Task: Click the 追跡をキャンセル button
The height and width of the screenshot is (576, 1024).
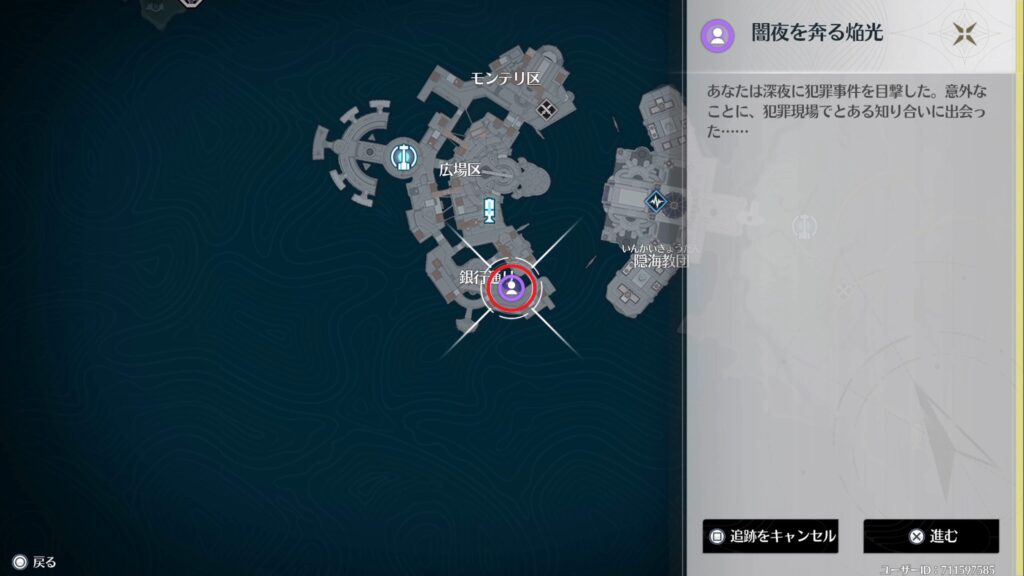Action: pyautogui.click(x=770, y=536)
